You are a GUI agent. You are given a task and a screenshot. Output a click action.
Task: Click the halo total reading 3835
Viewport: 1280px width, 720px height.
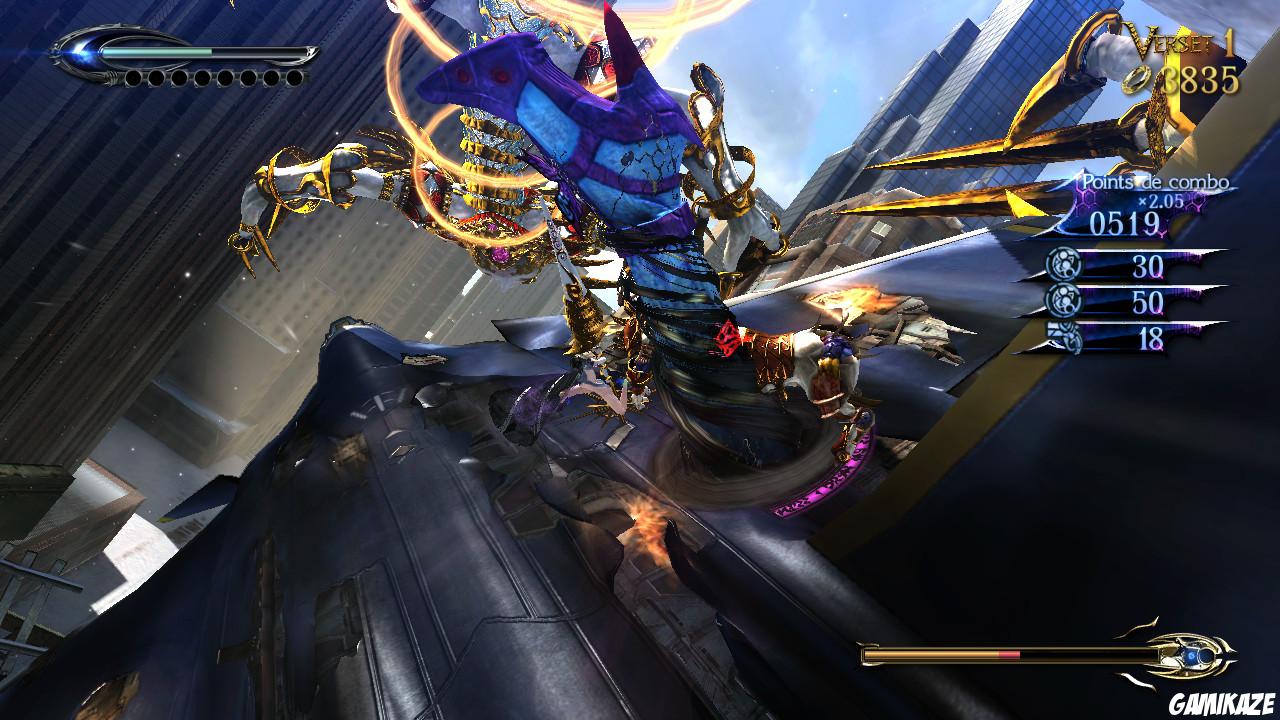[1200, 78]
